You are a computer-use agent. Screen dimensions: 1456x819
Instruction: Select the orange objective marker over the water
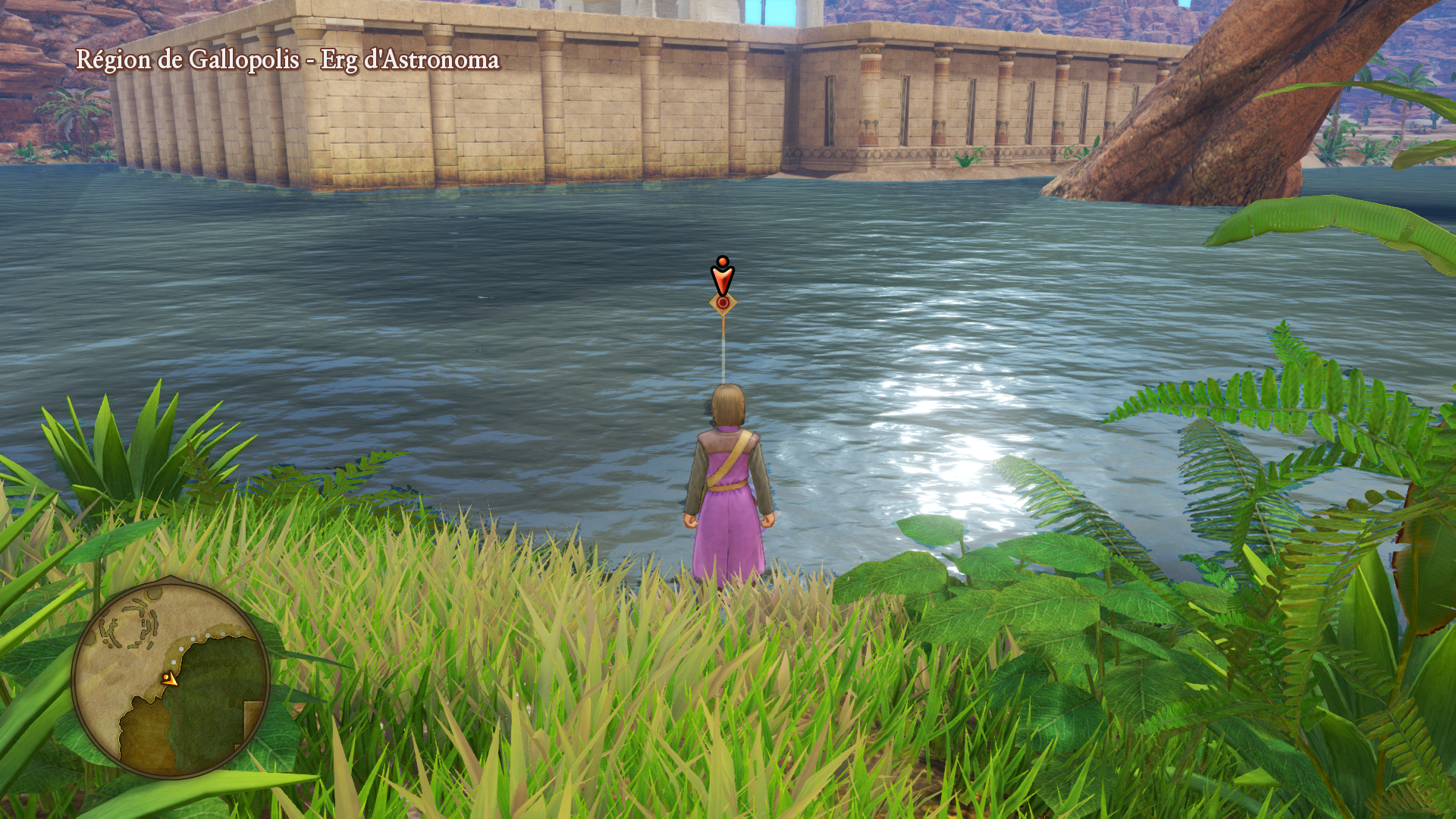click(x=723, y=284)
